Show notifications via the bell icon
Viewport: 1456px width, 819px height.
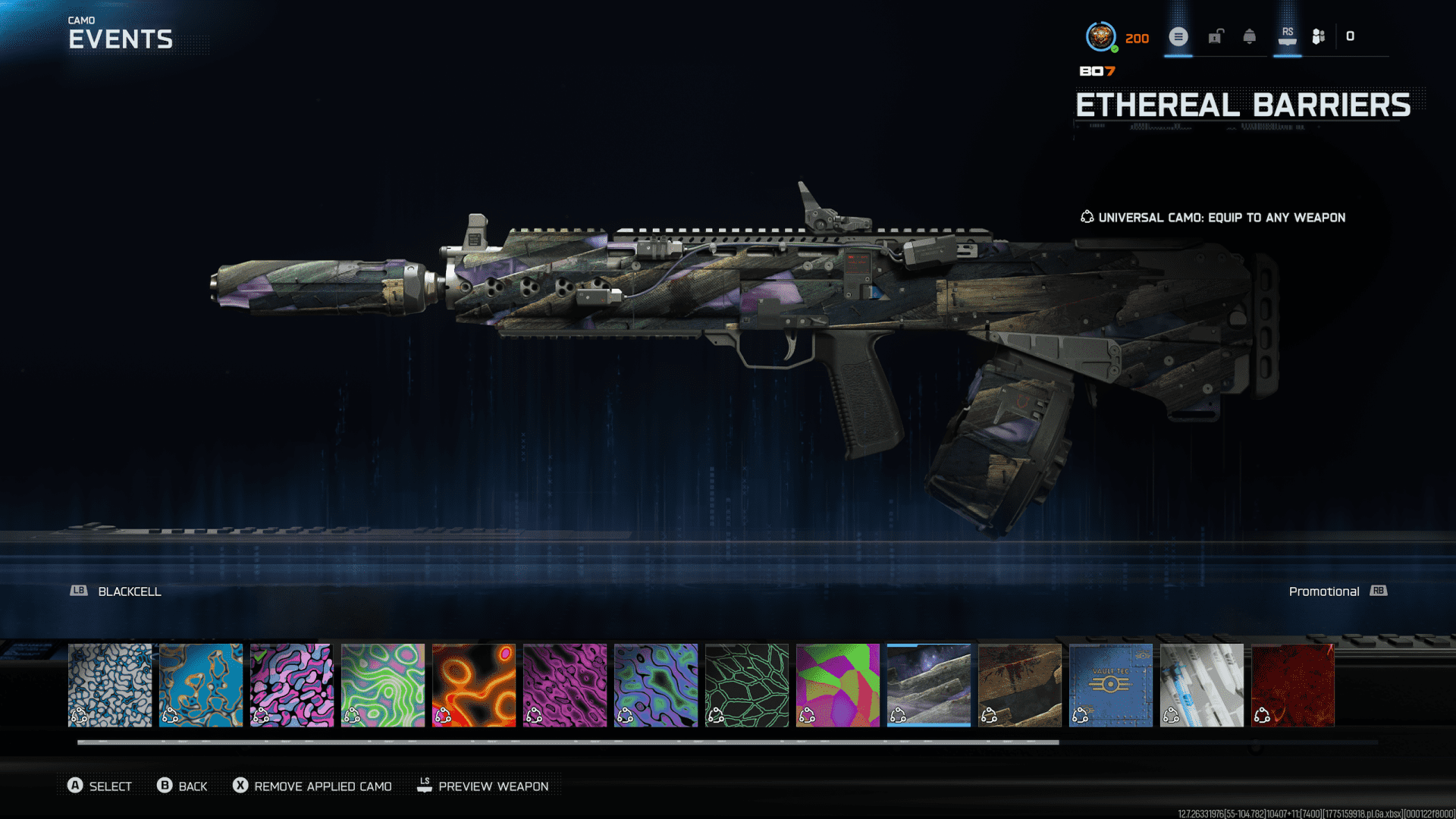1250,36
